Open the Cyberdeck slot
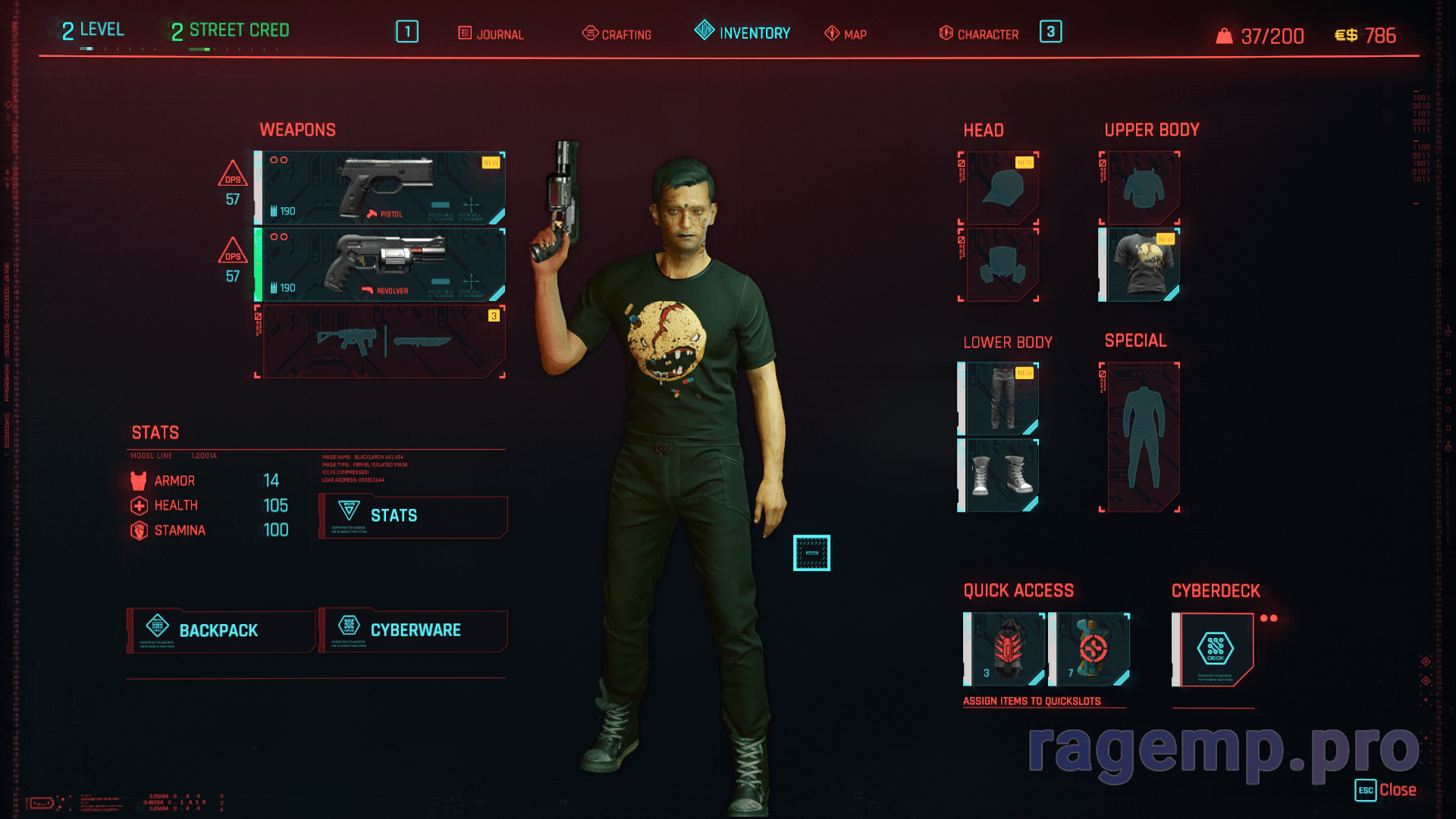1456x819 pixels. tap(1215, 649)
